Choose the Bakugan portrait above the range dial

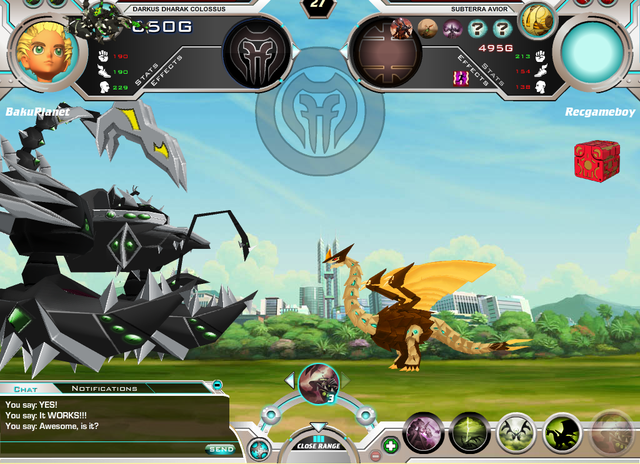(x=319, y=382)
